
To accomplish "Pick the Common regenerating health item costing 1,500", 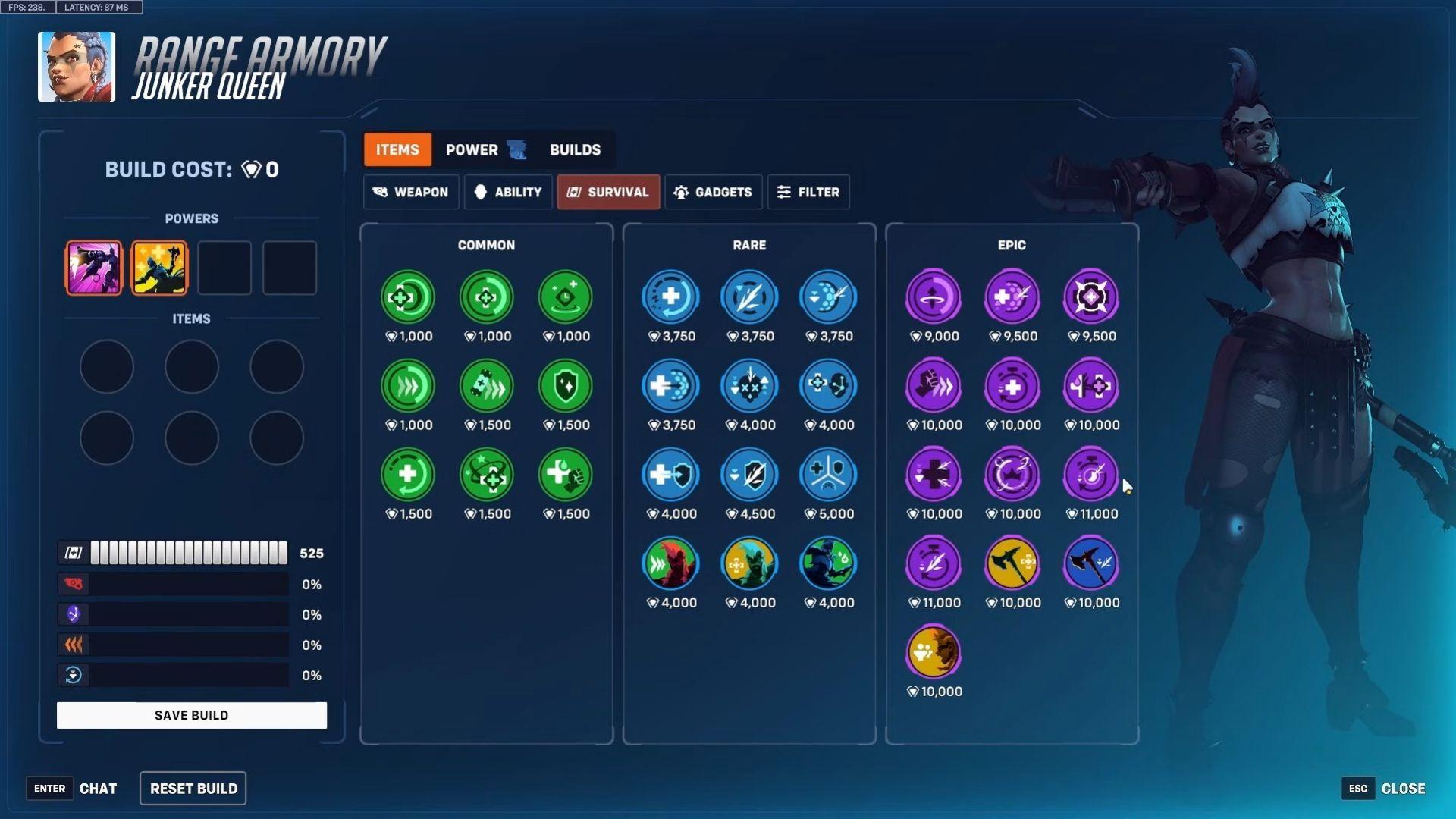I will pyautogui.click(x=407, y=474).
